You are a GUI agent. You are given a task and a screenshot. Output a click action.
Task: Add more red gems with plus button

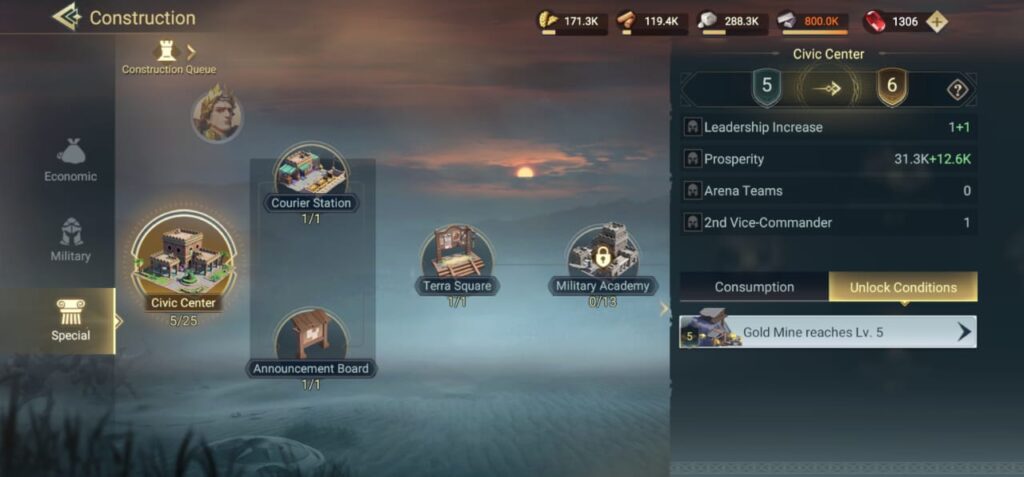click(x=936, y=22)
